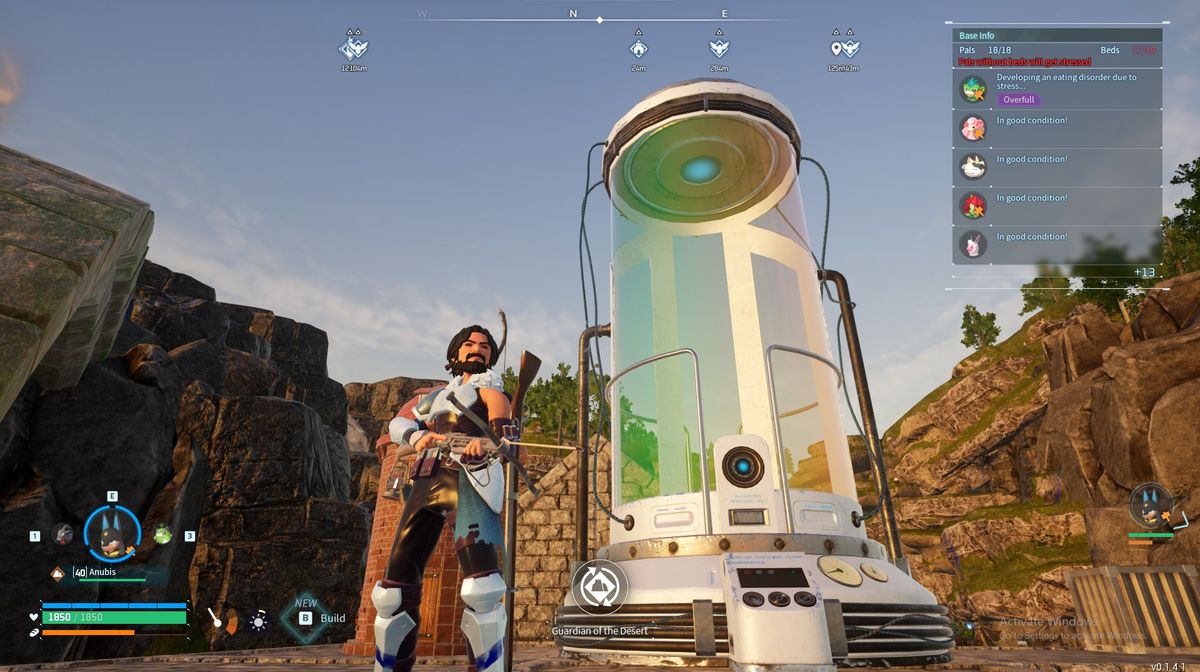Click the base marker 24m away on compass
Image resolution: width=1200 pixels, height=672 pixels.
pyautogui.click(x=639, y=48)
